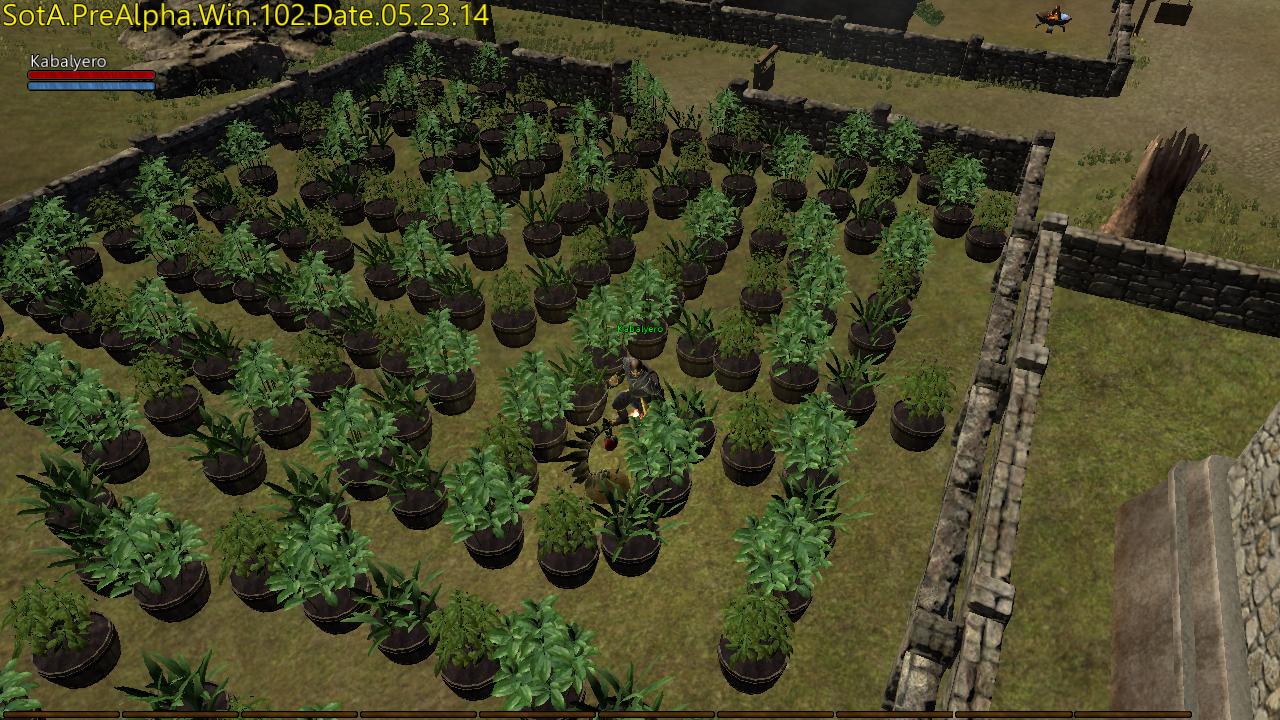This screenshot has width=1280, height=720.
Task: Select the seventh hotbar slot
Action: click(x=775, y=712)
